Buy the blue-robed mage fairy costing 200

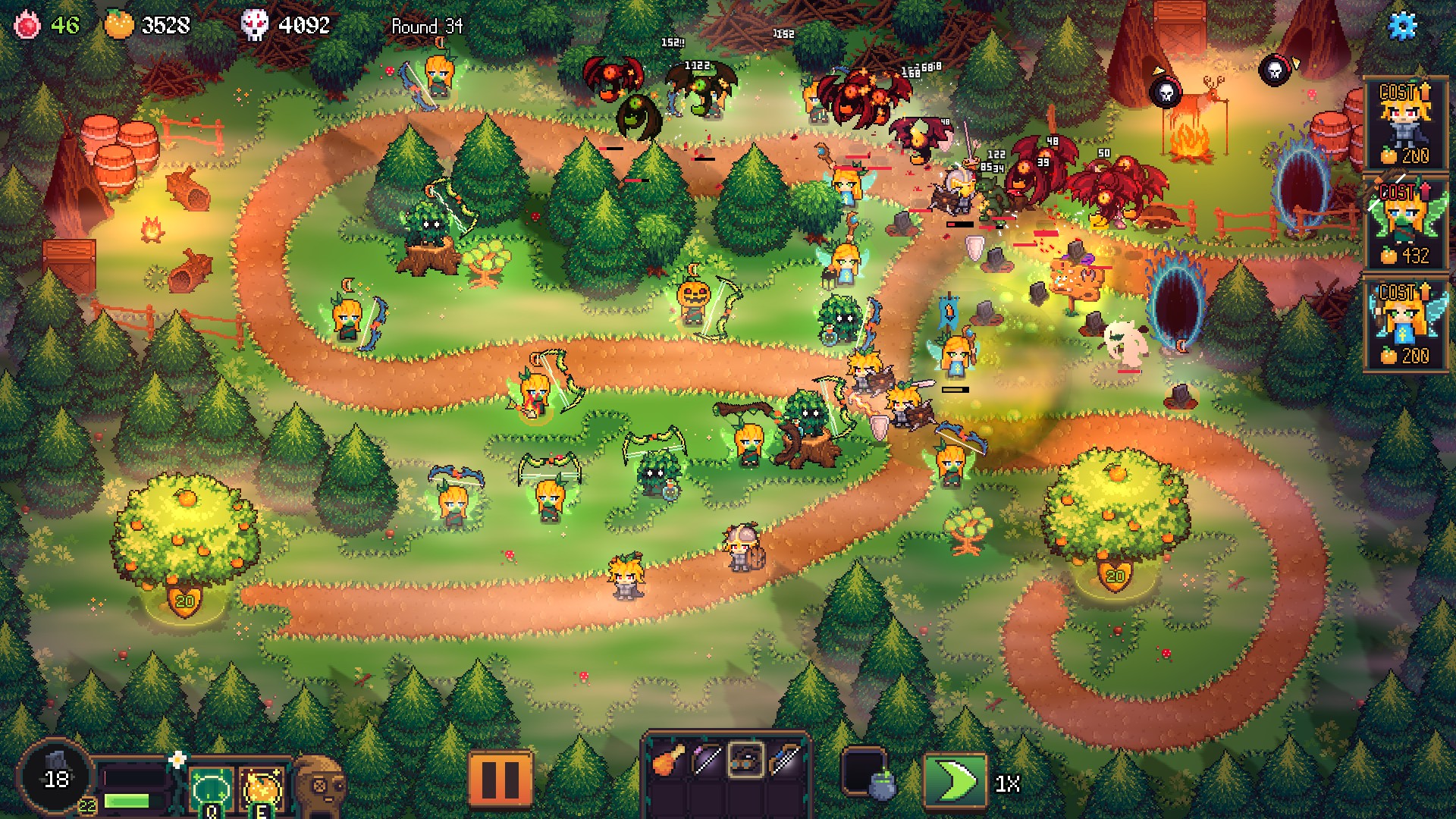point(1405,325)
